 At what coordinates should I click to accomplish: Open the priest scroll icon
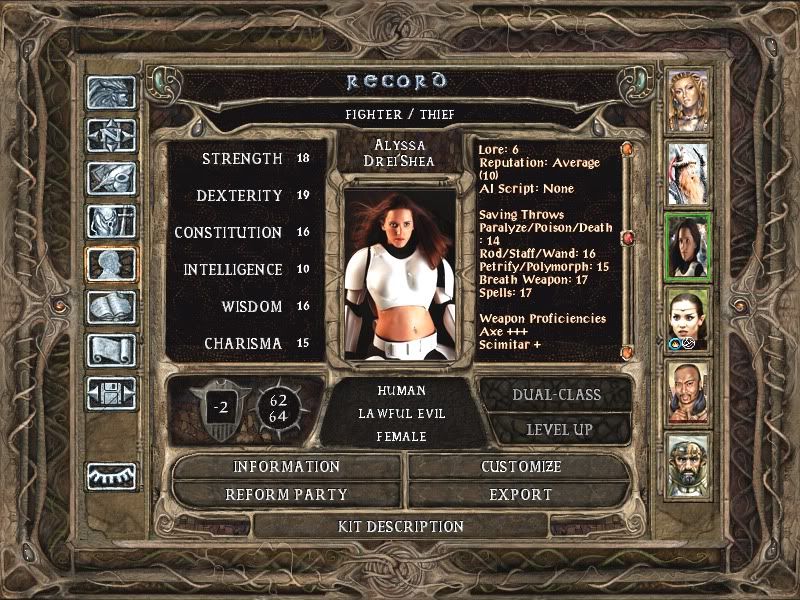[x=111, y=350]
